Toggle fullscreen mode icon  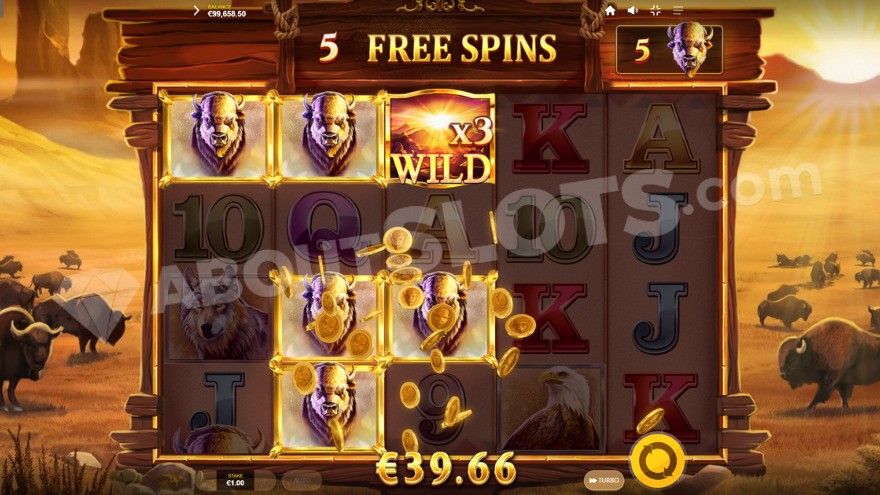point(656,10)
